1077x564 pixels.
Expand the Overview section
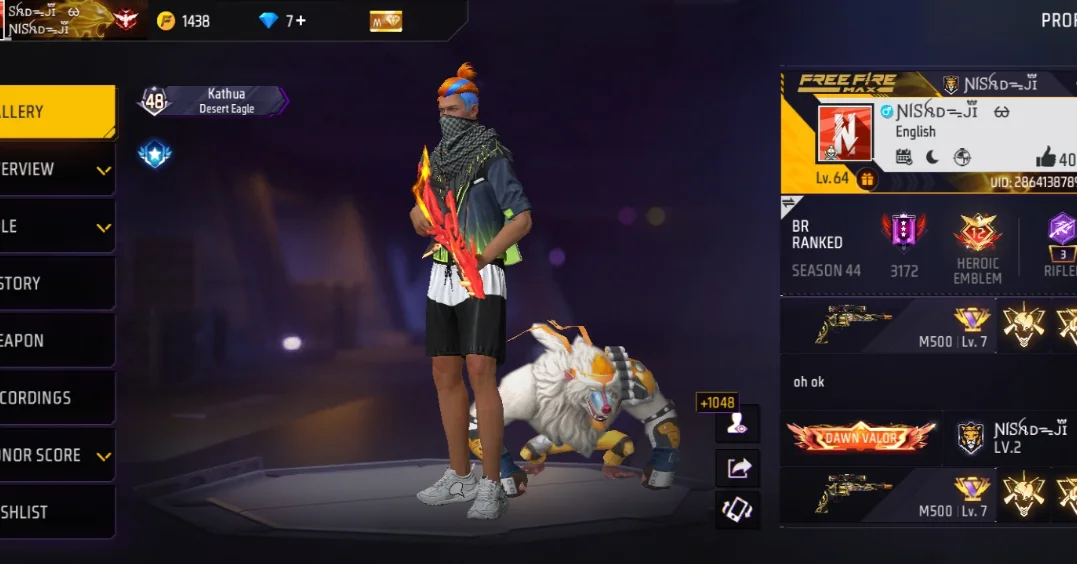tap(55, 169)
